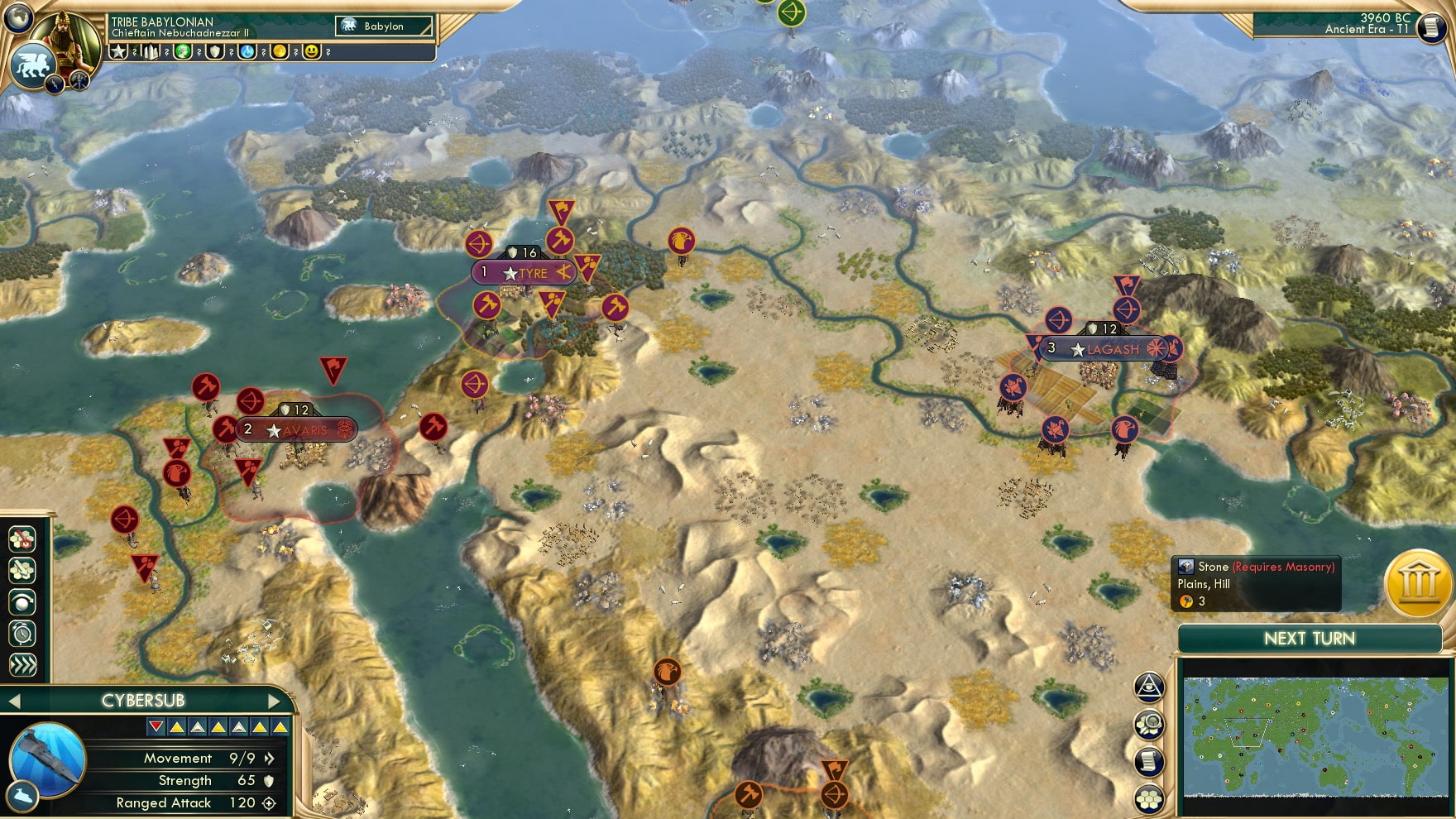Click the Babylonian leader portrait top-left
The image size is (1456, 819).
[63, 40]
